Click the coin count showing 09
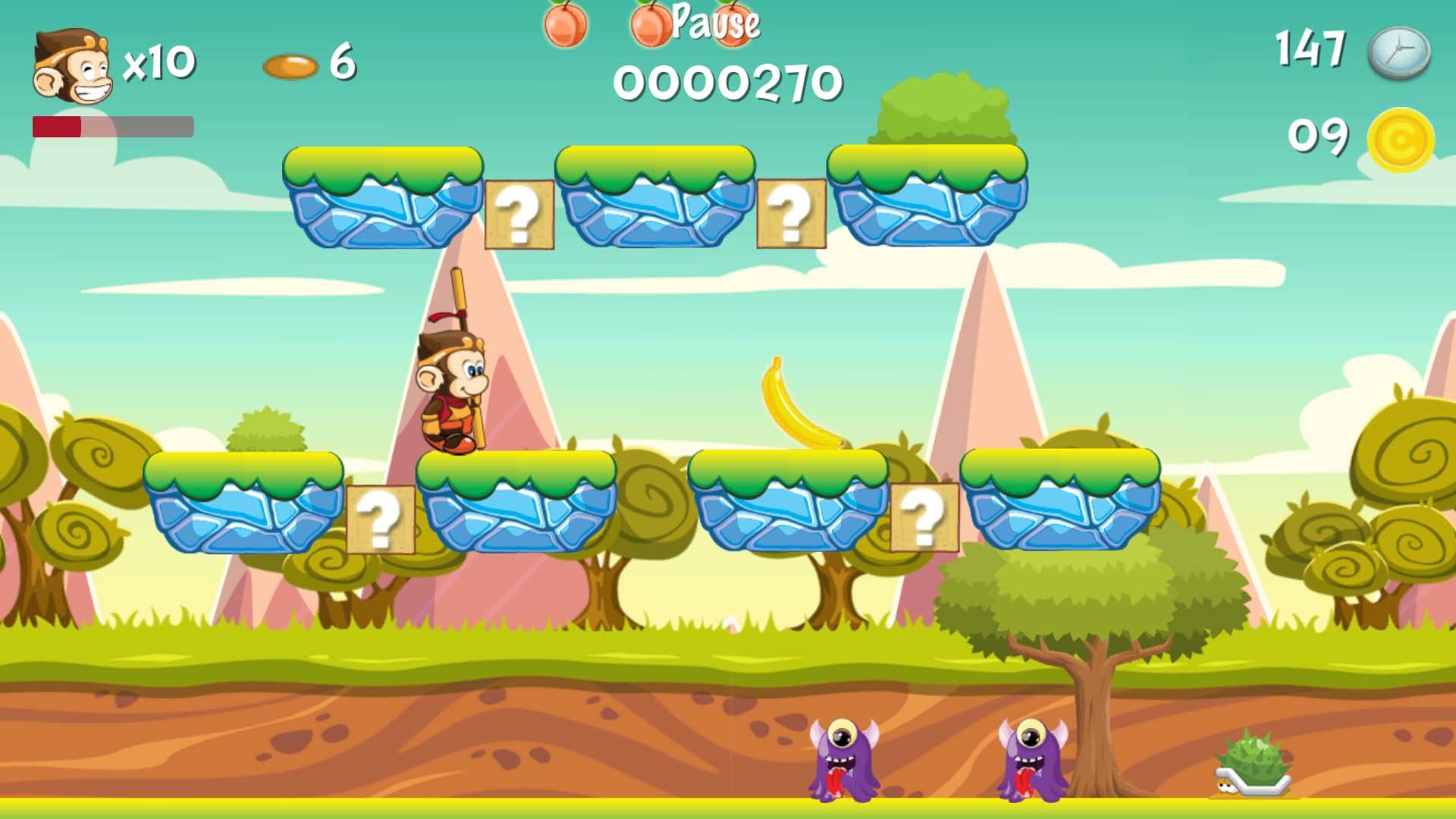1456x819 pixels. point(1317,136)
